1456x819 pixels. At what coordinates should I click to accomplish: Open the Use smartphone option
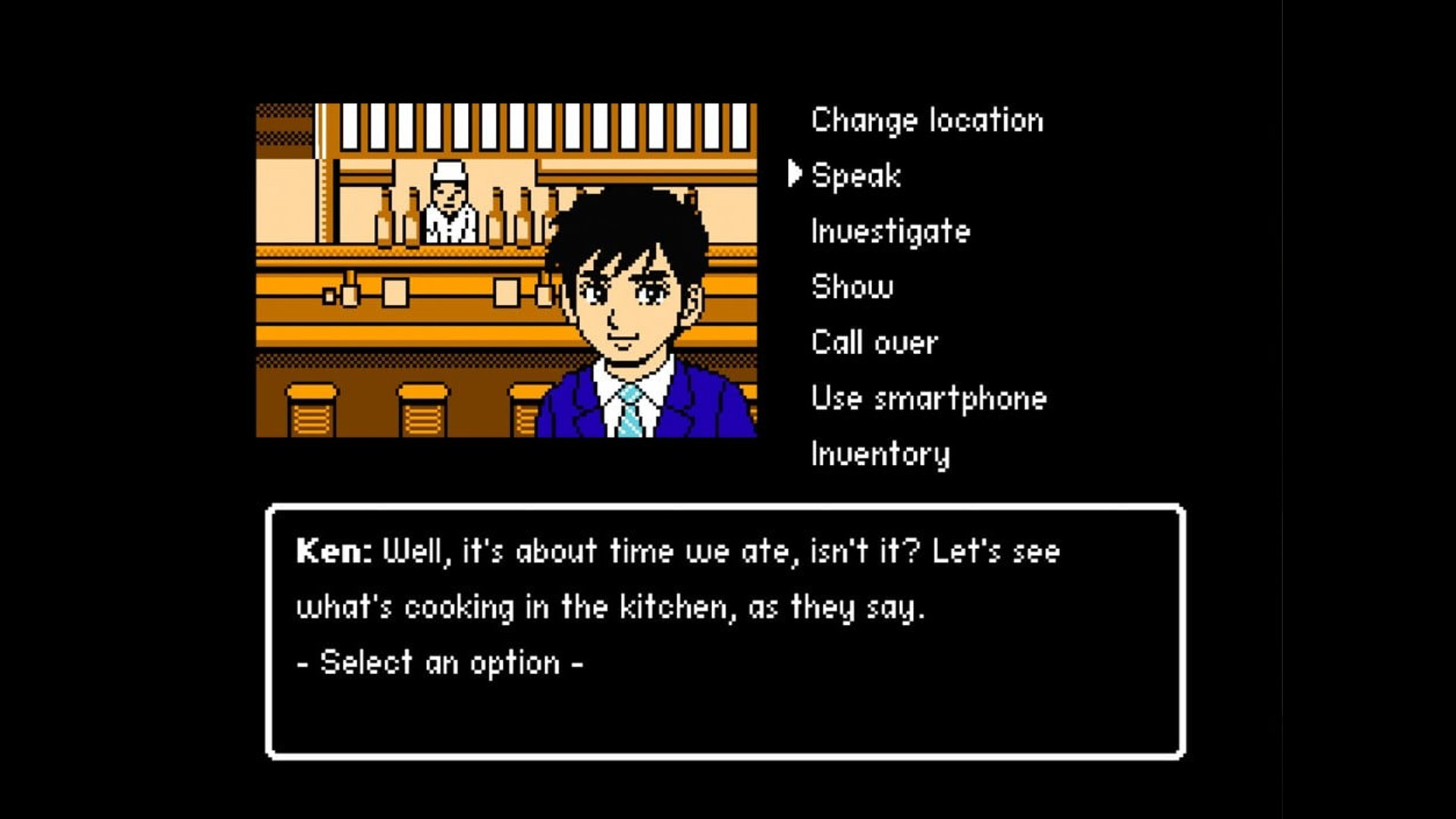pyautogui.click(x=928, y=398)
